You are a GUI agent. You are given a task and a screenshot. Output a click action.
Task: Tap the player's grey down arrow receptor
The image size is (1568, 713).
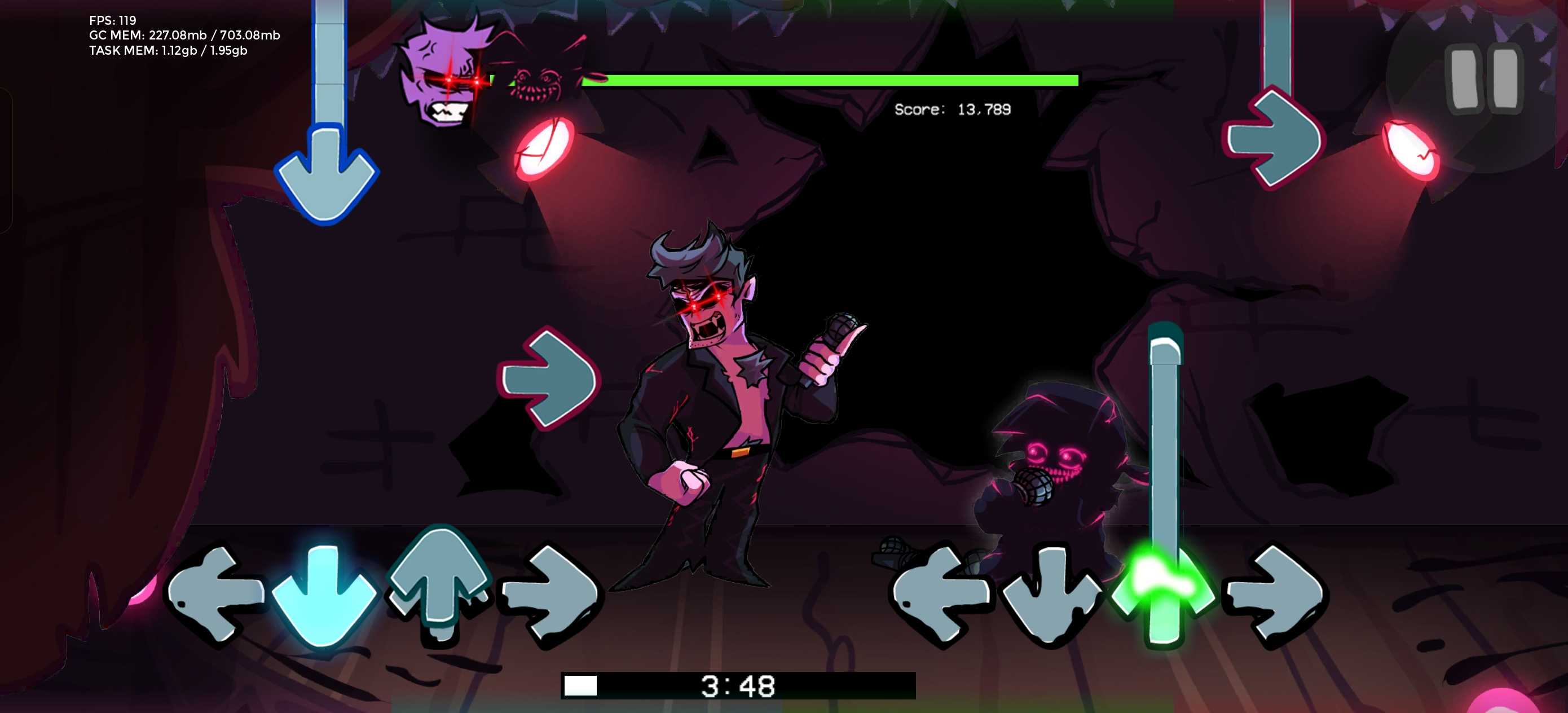pyautogui.click(x=1051, y=593)
